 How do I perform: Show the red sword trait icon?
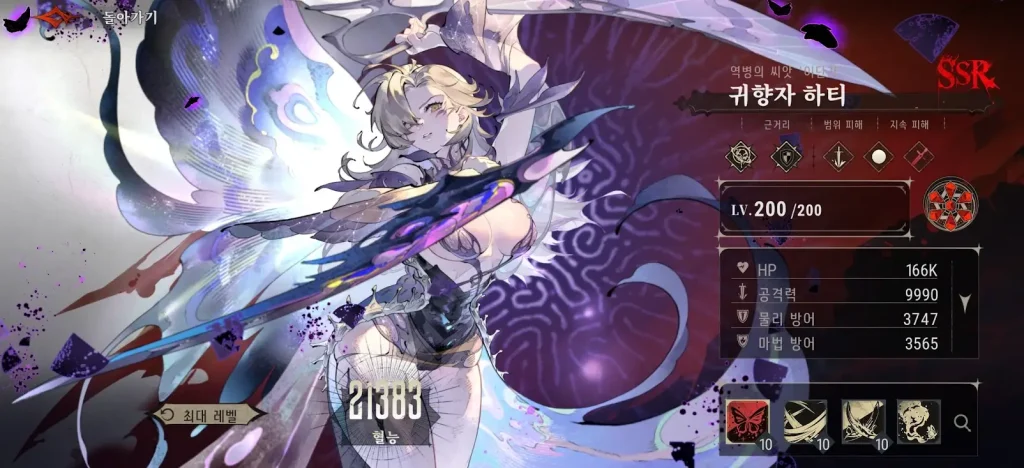point(918,155)
